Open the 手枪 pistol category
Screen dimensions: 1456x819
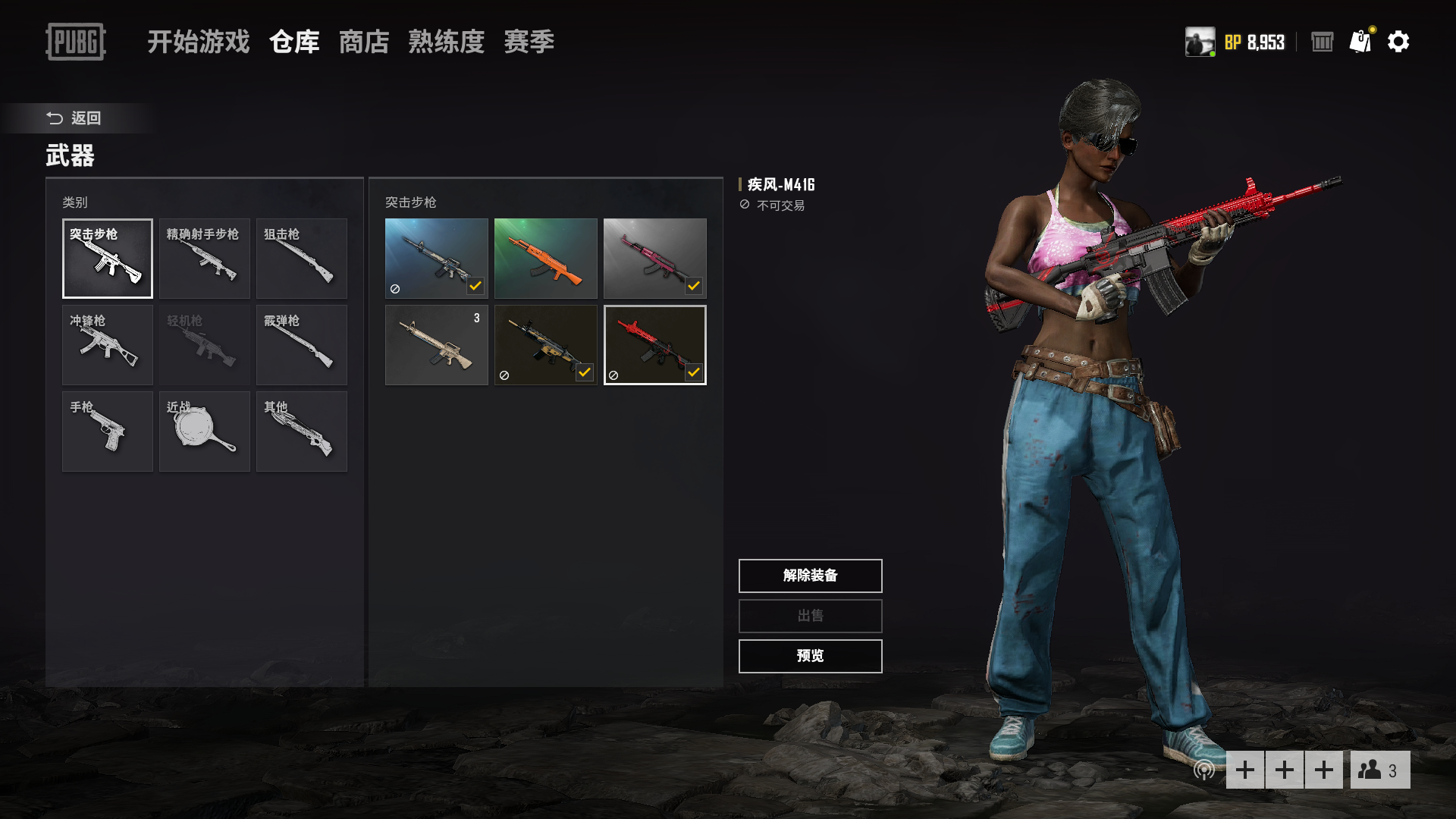pyautogui.click(x=107, y=431)
